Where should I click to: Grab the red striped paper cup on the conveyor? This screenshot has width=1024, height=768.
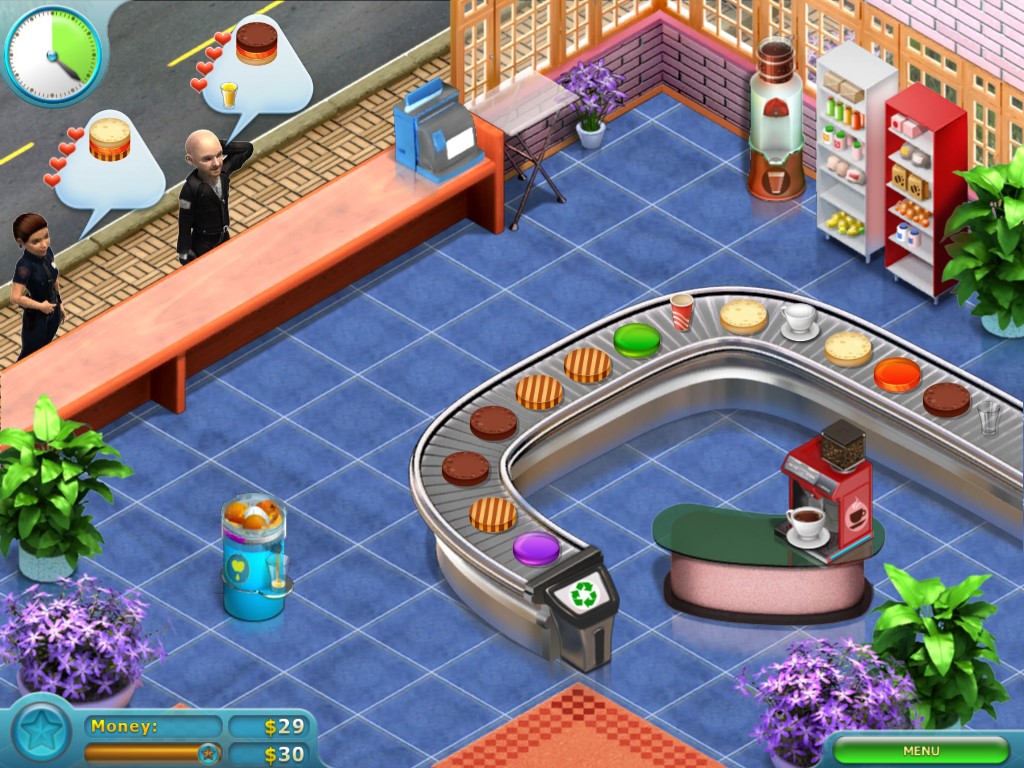682,311
